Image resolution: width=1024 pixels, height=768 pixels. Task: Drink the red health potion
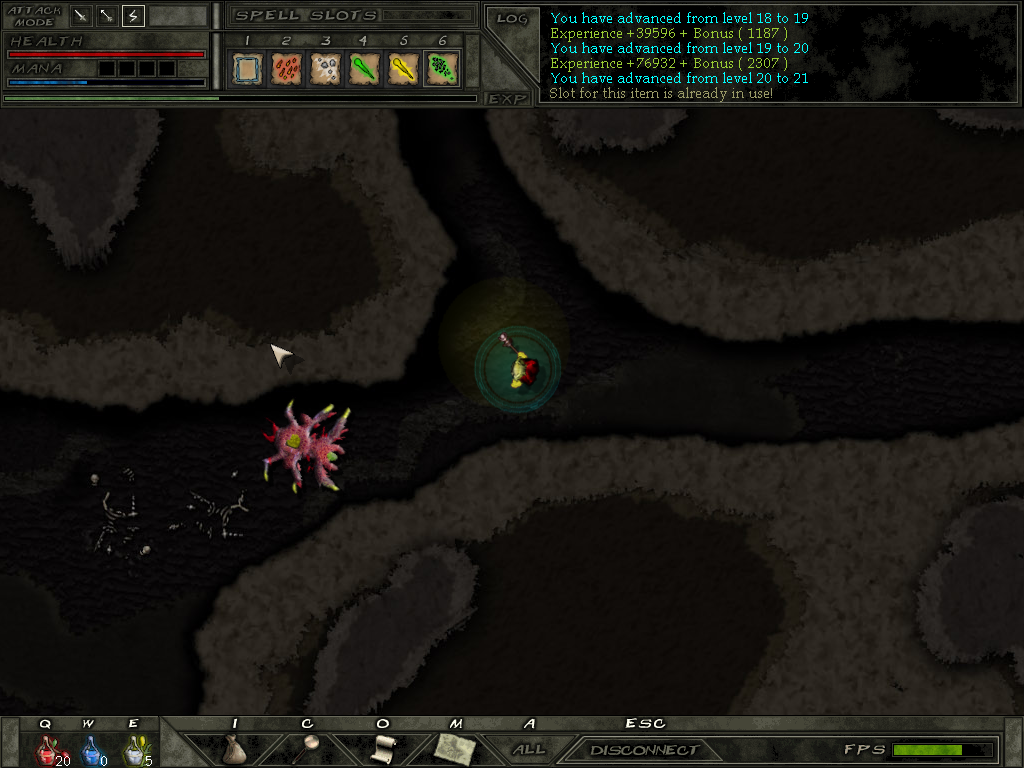46,750
